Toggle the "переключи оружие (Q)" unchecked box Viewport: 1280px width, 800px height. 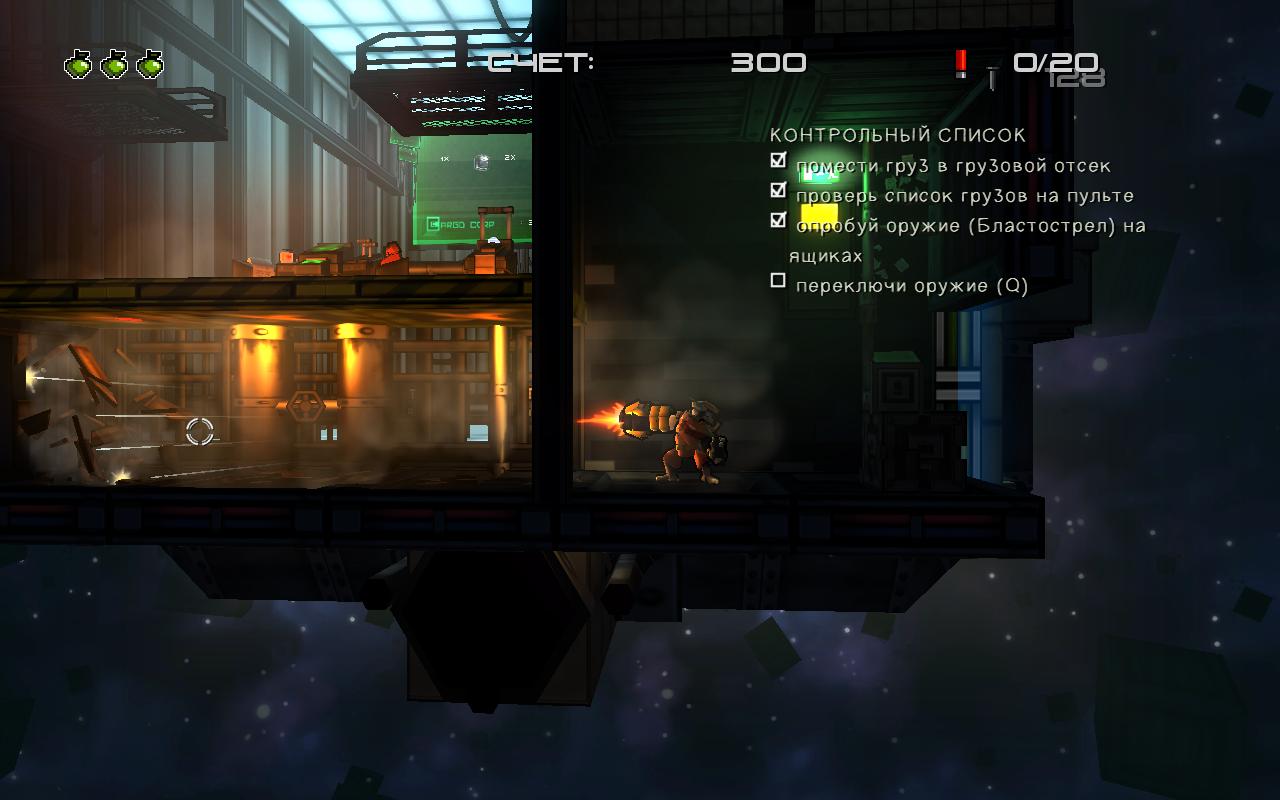[778, 282]
